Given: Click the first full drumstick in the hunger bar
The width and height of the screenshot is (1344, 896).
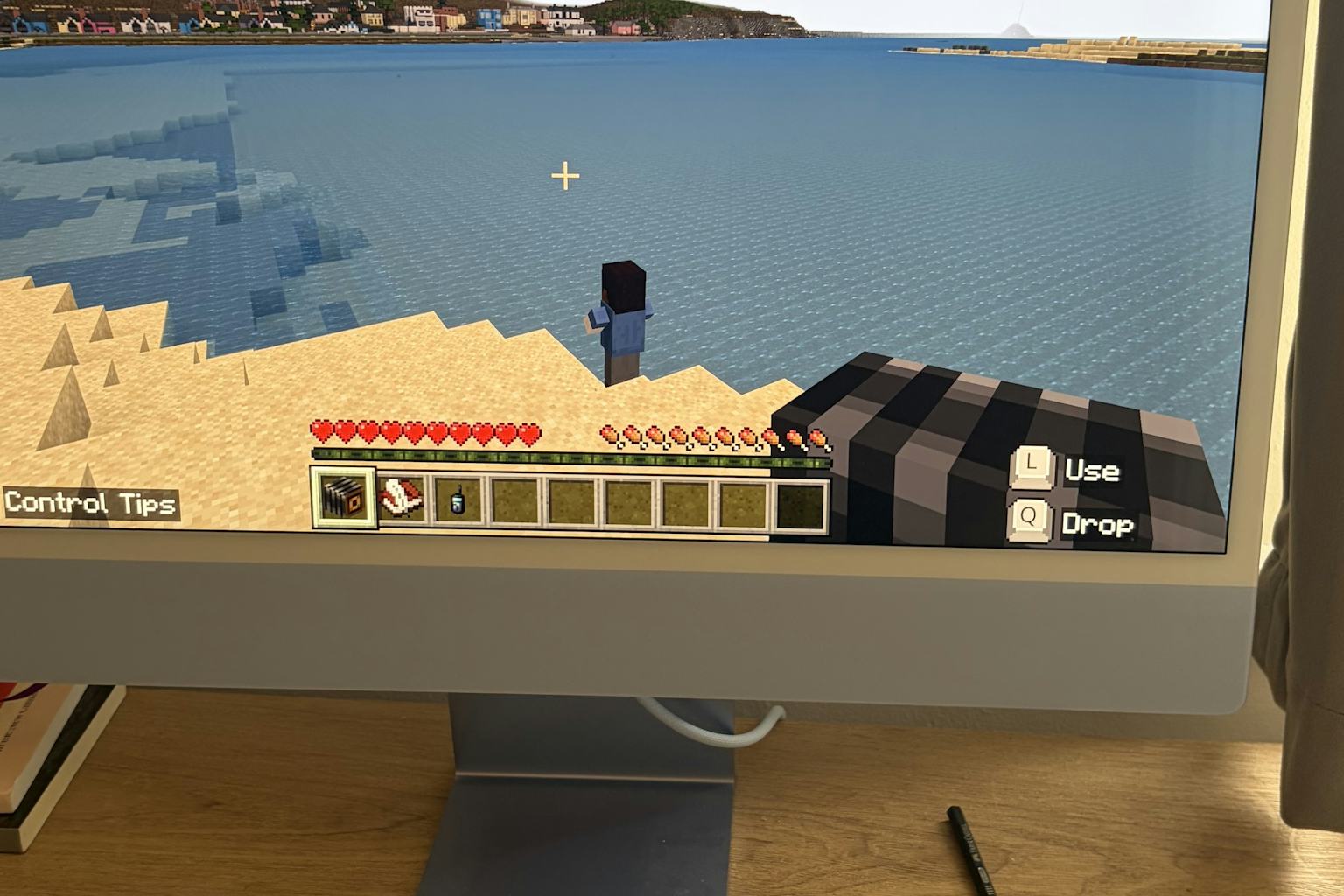Looking at the screenshot, I should pyautogui.click(x=606, y=433).
